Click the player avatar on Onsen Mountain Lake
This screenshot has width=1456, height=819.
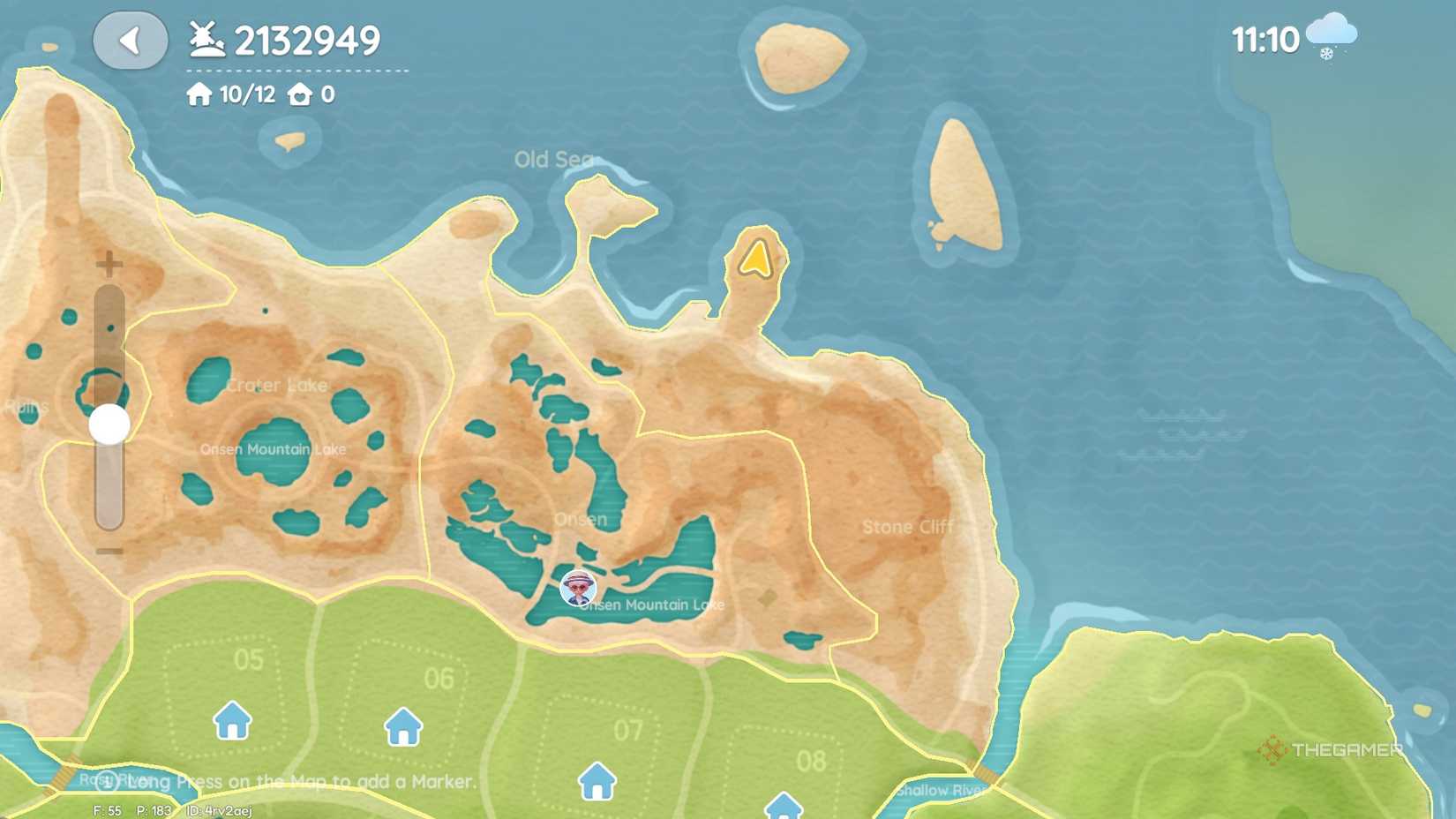pos(577,589)
